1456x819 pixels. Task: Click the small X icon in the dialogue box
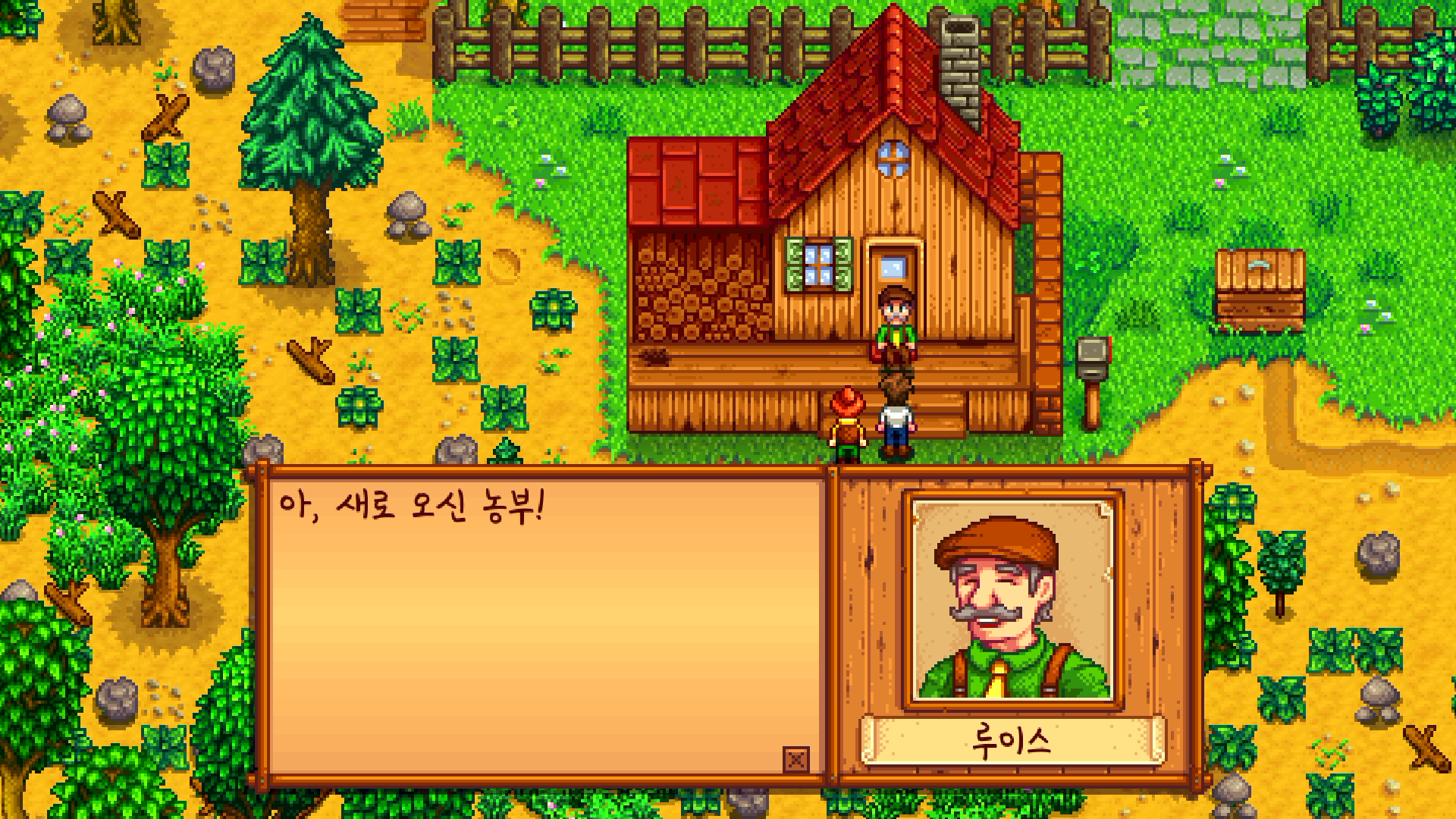pos(795,759)
